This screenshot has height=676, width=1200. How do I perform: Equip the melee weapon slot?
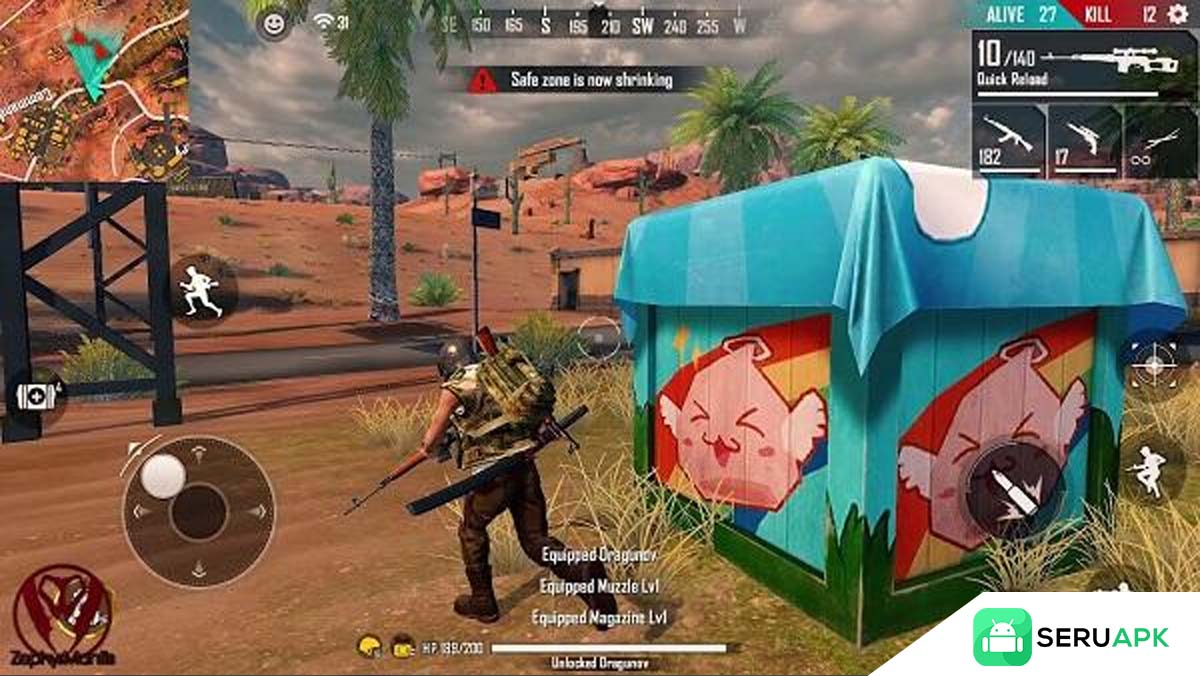click(1159, 141)
